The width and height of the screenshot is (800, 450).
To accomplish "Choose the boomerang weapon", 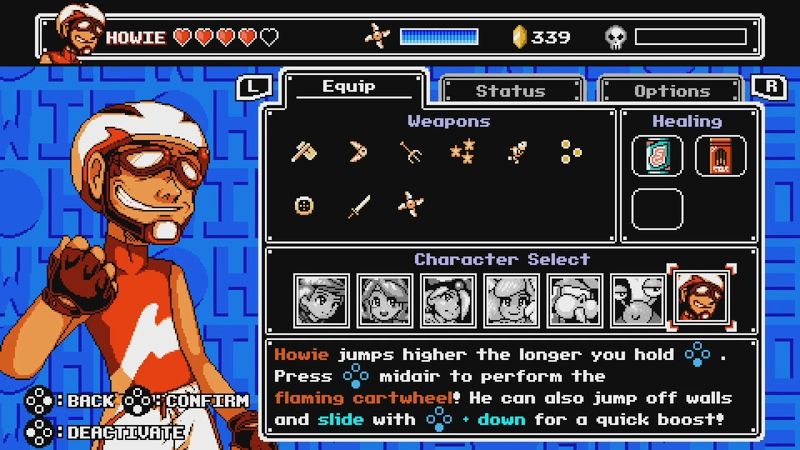I will pos(357,152).
